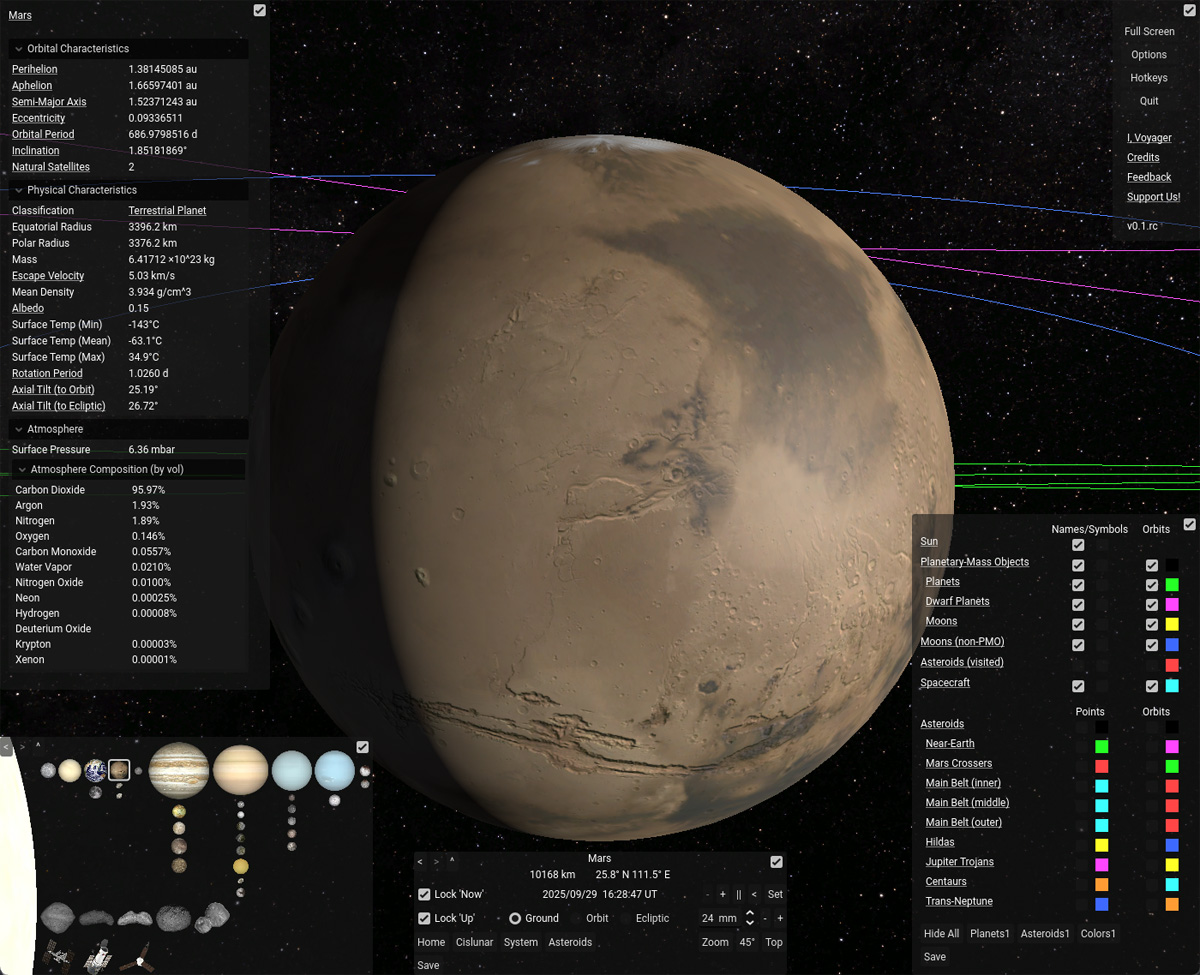Viewport: 1200px width, 975px height.
Task: Collapse the Orbital Characteristics section
Action: 19,49
